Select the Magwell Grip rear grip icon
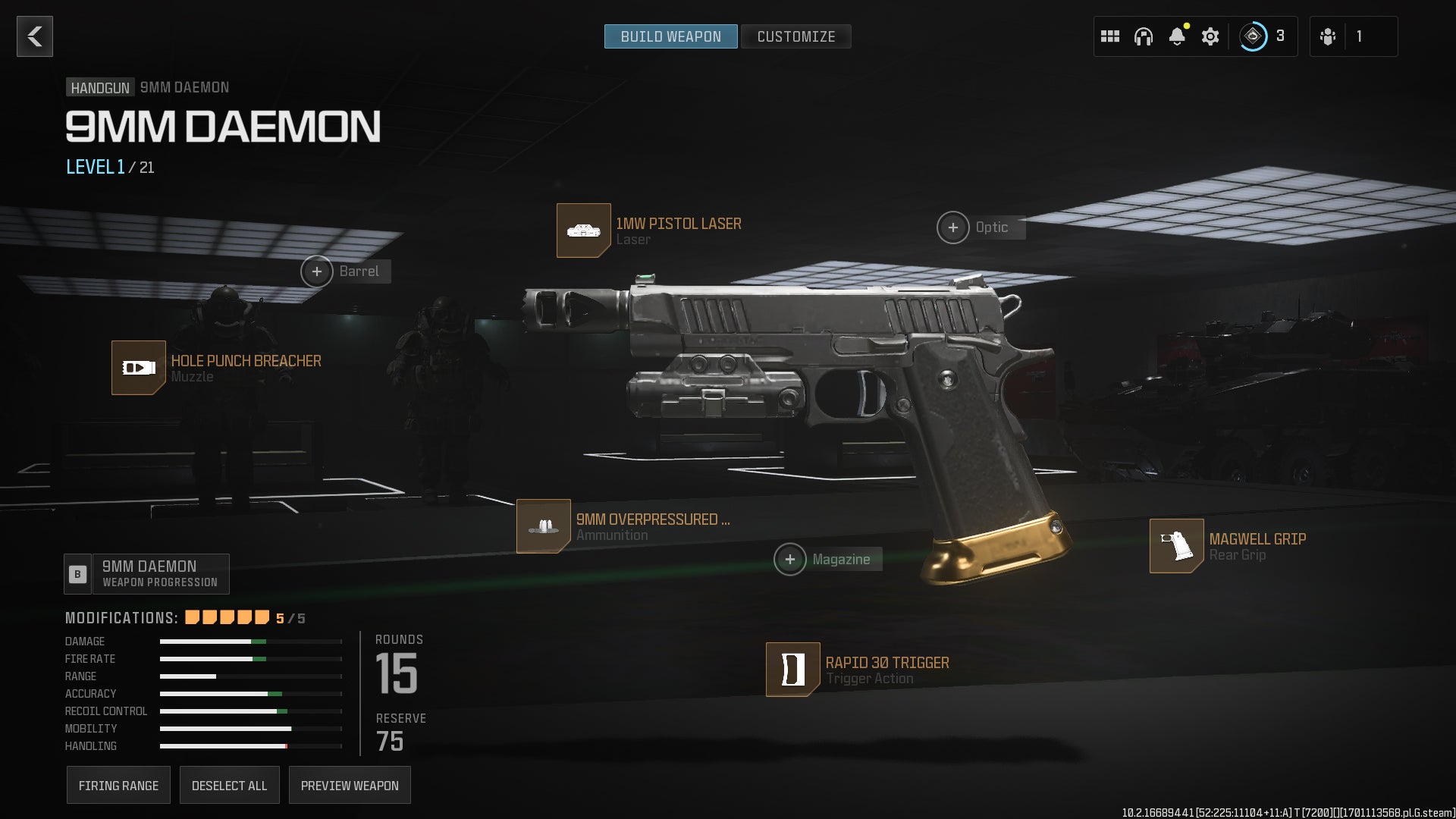This screenshot has width=1456, height=819. coord(1178,547)
